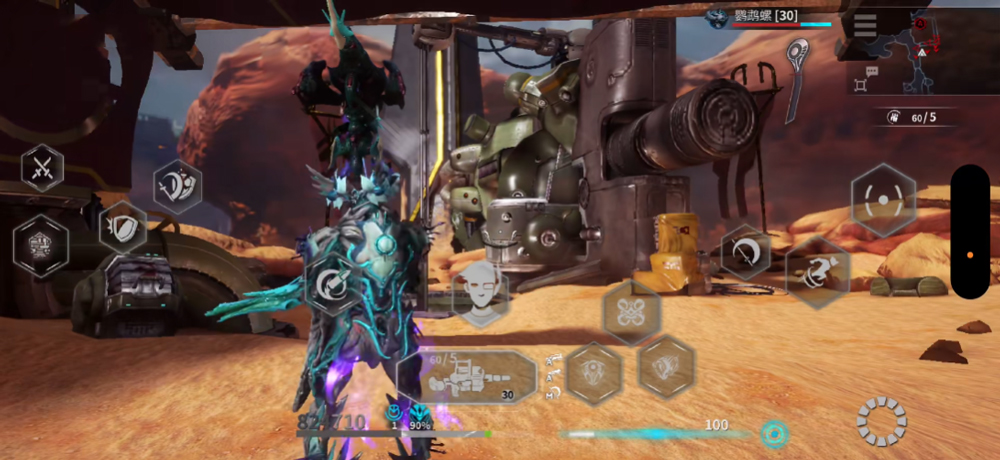The height and width of the screenshot is (460, 1000).
Task: Activate the shield ability hexagon
Action: pyautogui.click(x=123, y=227)
